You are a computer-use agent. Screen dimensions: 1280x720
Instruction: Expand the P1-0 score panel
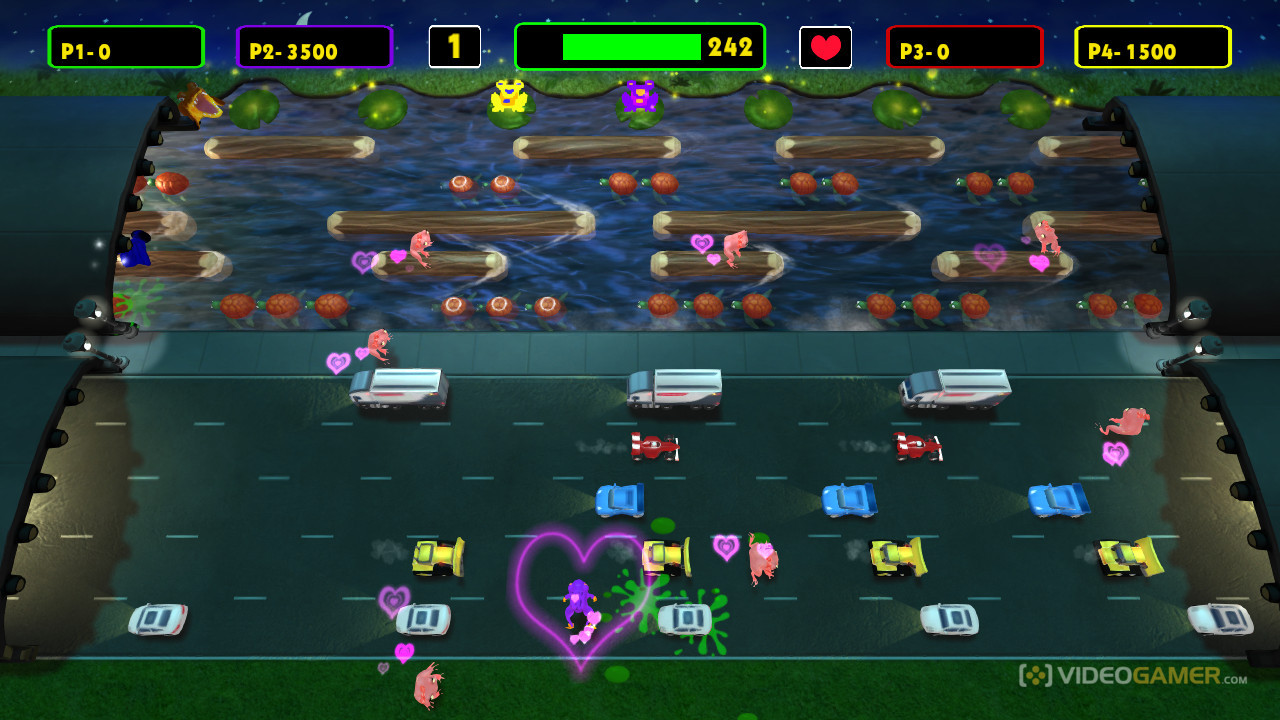click(125, 46)
